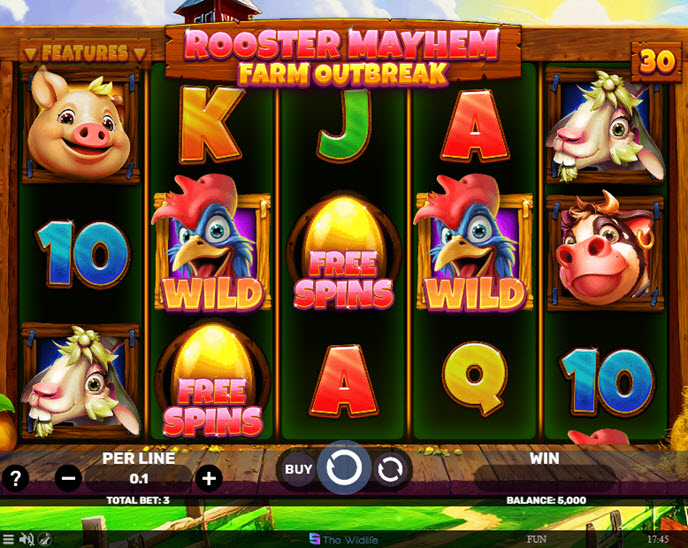
Task: Open the Features dropdown panel
Action: coord(76,51)
